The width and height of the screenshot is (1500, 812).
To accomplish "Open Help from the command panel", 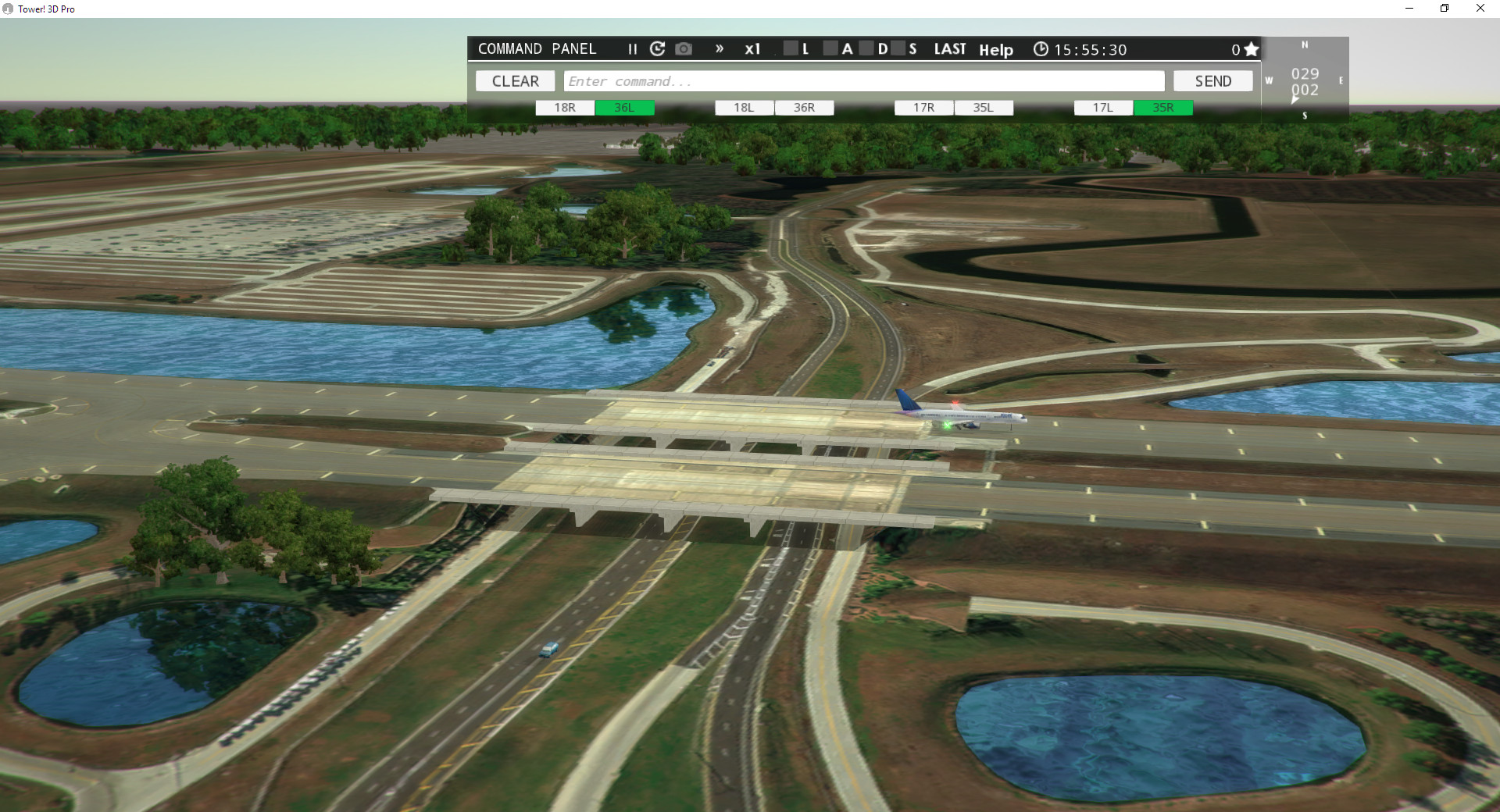I will coord(995,50).
